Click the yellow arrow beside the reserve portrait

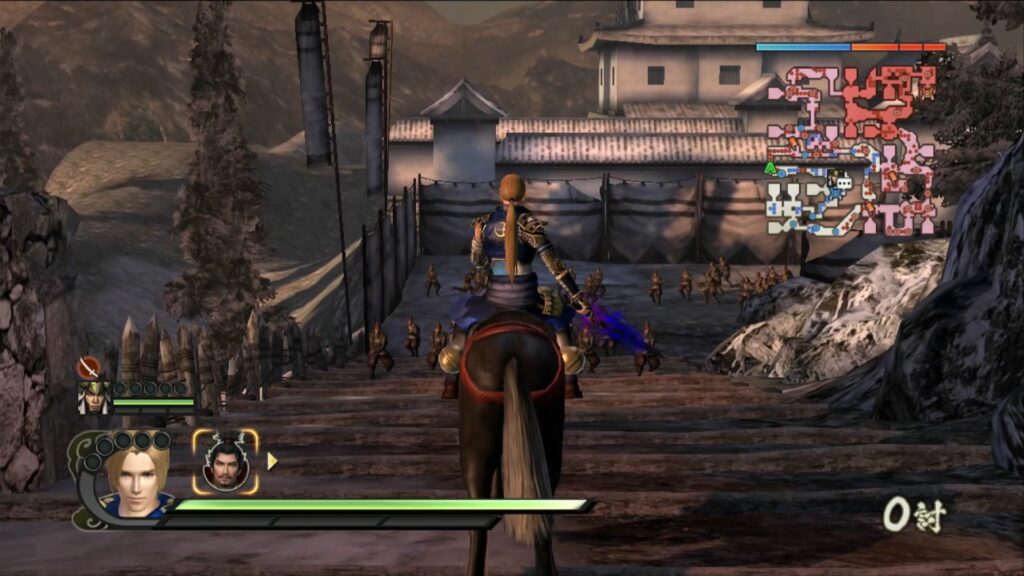(x=272, y=461)
